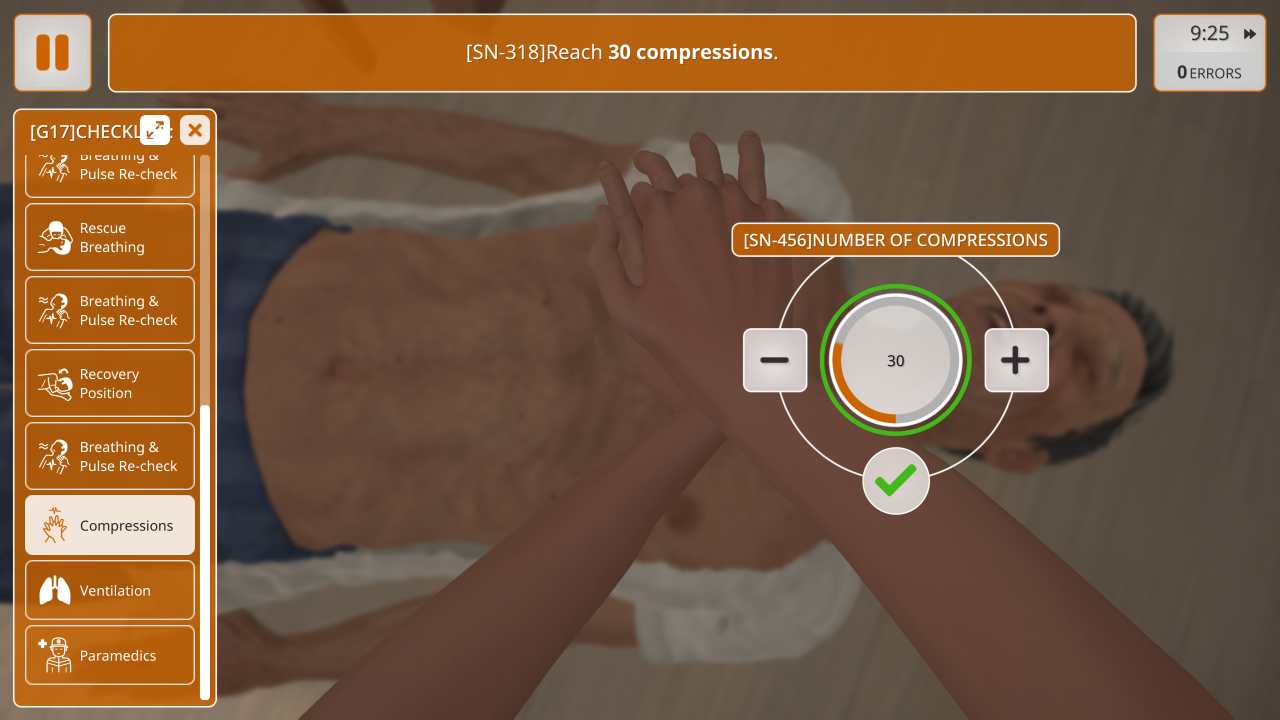Choose the Recovery Position step

click(x=110, y=383)
